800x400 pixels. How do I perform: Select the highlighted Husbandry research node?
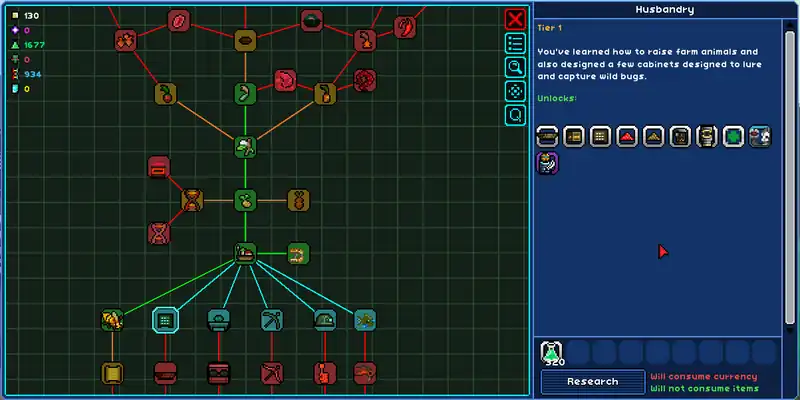[165, 320]
